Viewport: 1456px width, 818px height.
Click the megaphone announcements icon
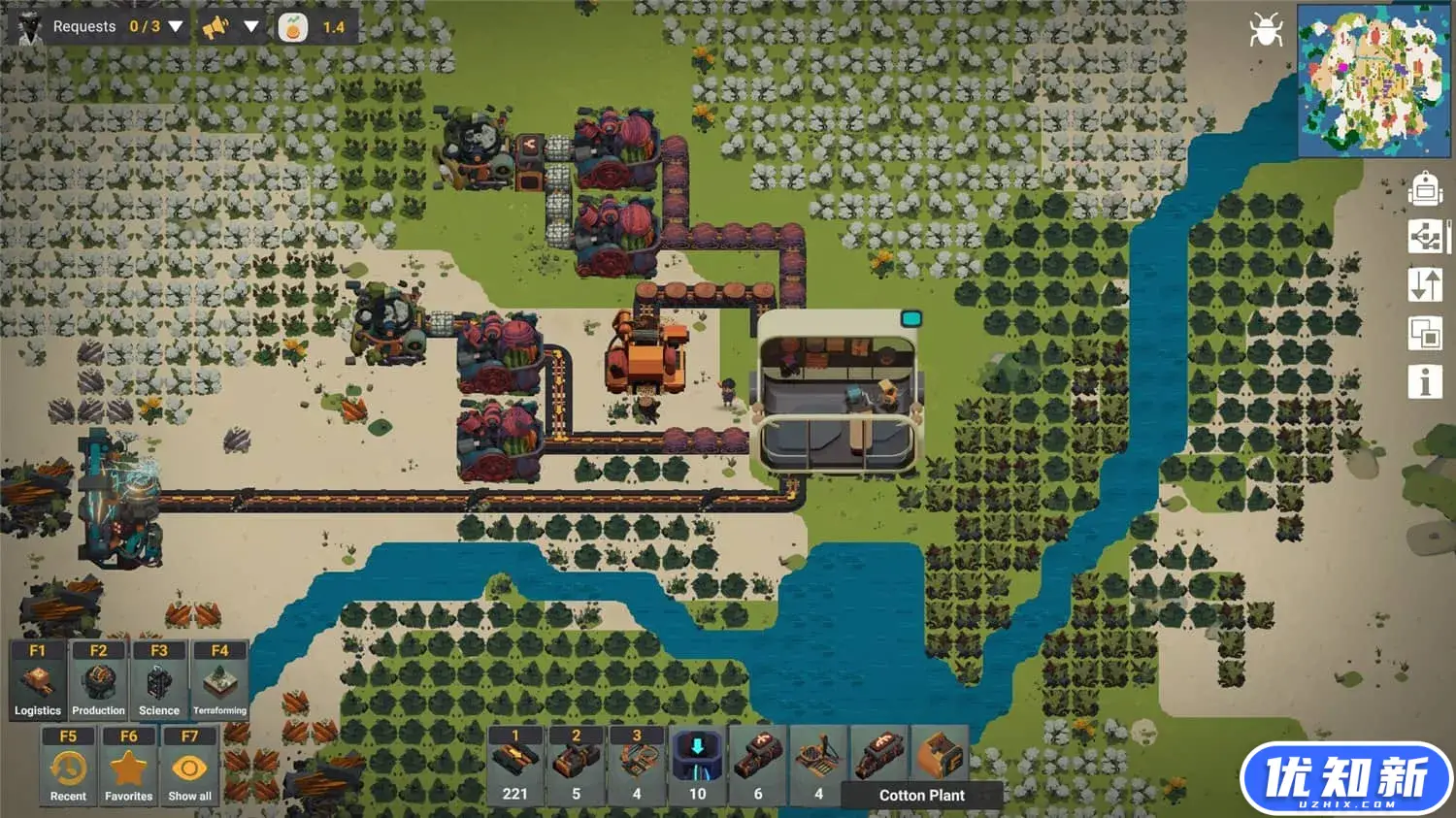point(215,27)
